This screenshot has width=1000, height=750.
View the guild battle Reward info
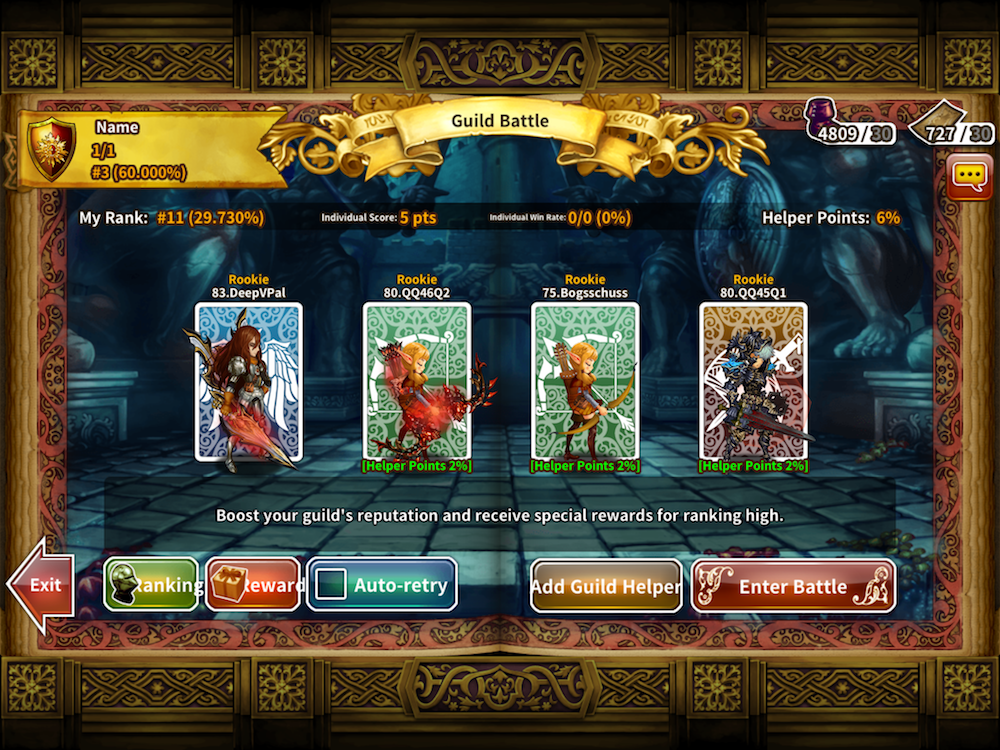pos(253,585)
